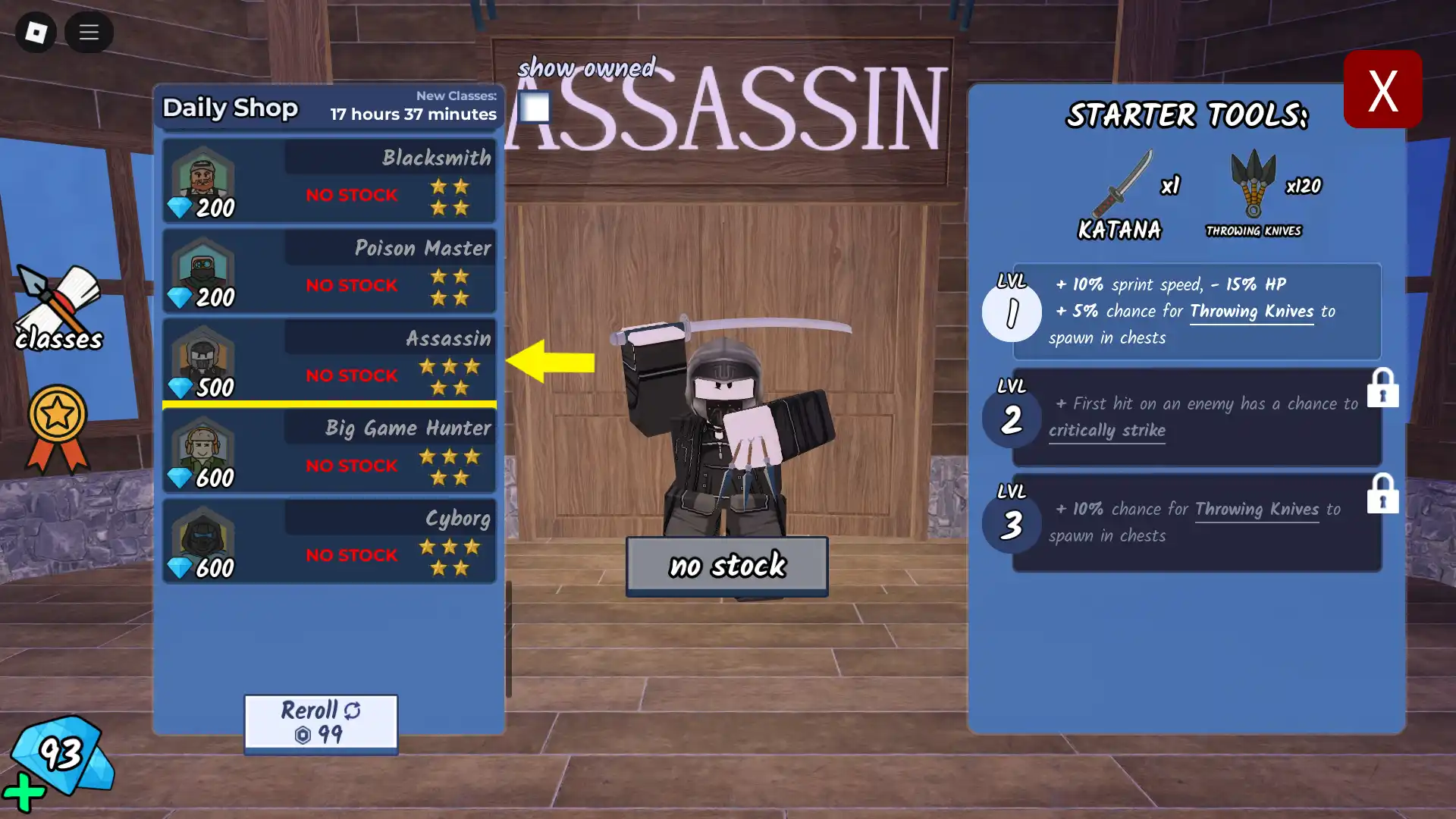Click the Reroll button for 99

tap(320, 722)
